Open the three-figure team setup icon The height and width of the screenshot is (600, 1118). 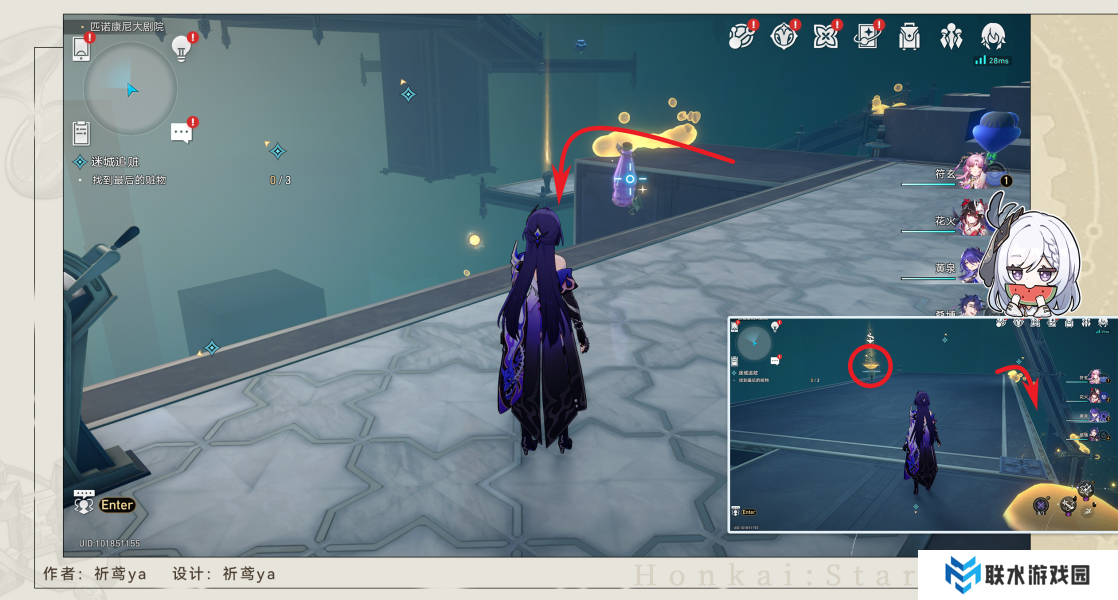pyautogui.click(x=950, y=37)
